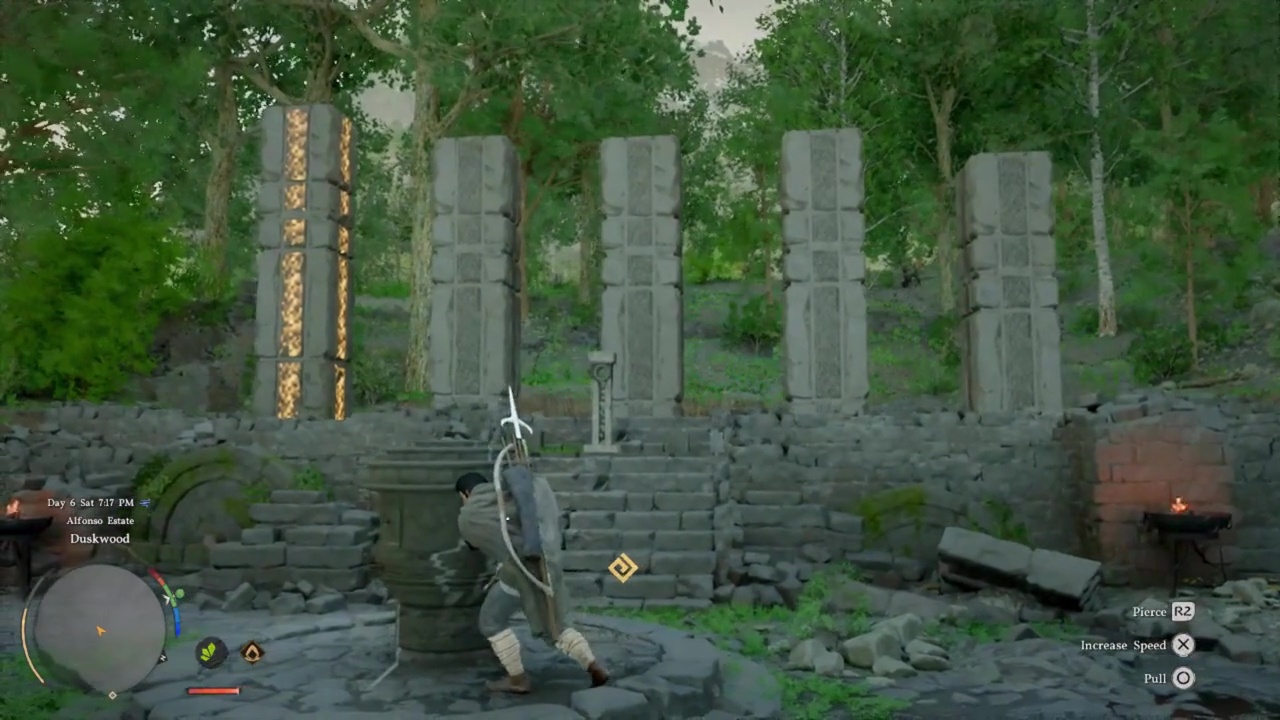Click the orange emblem icon beside the leaf
This screenshot has width=1280, height=720.
(x=250, y=653)
